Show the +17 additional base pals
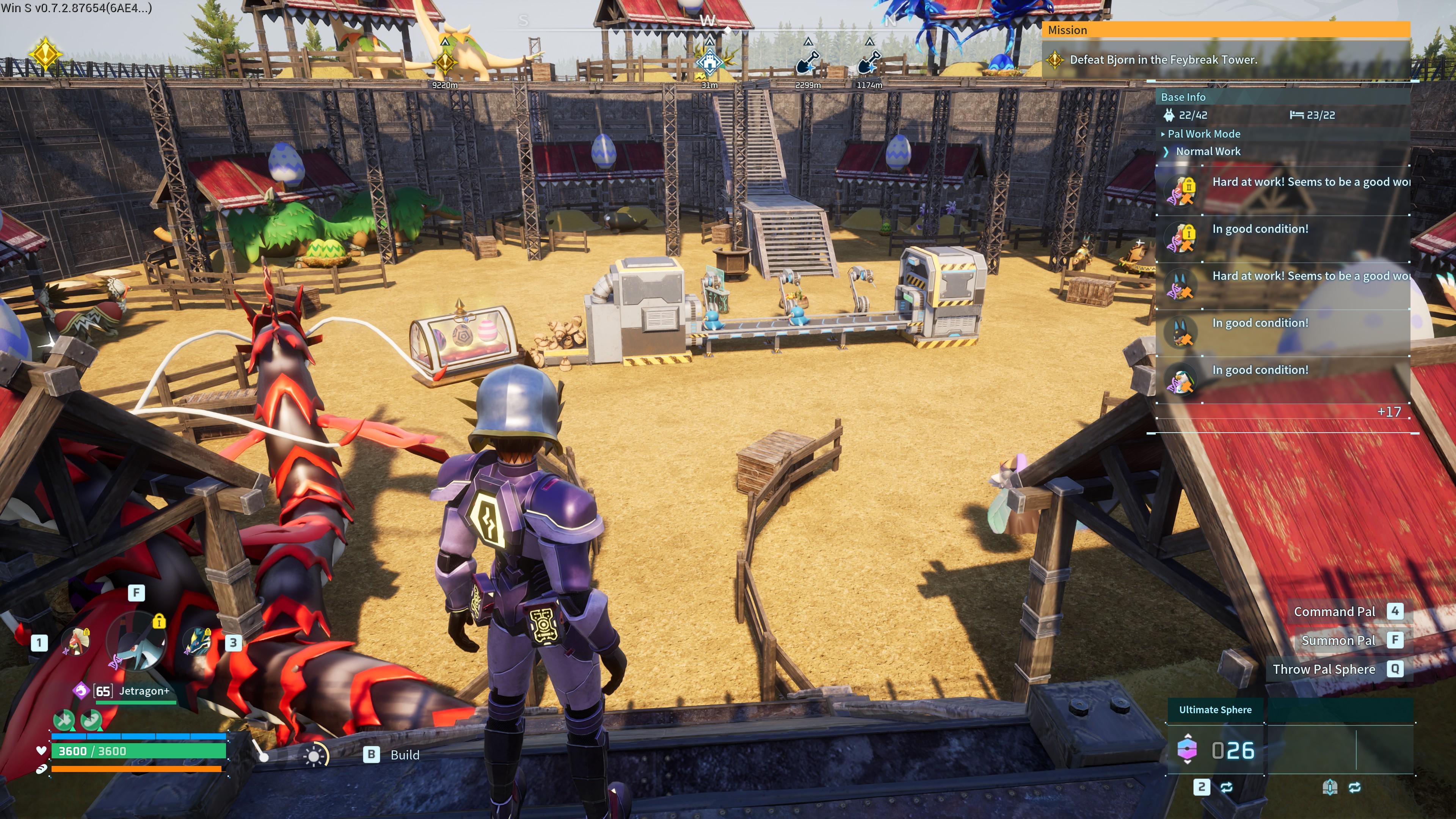The image size is (1456, 819). [x=1389, y=412]
